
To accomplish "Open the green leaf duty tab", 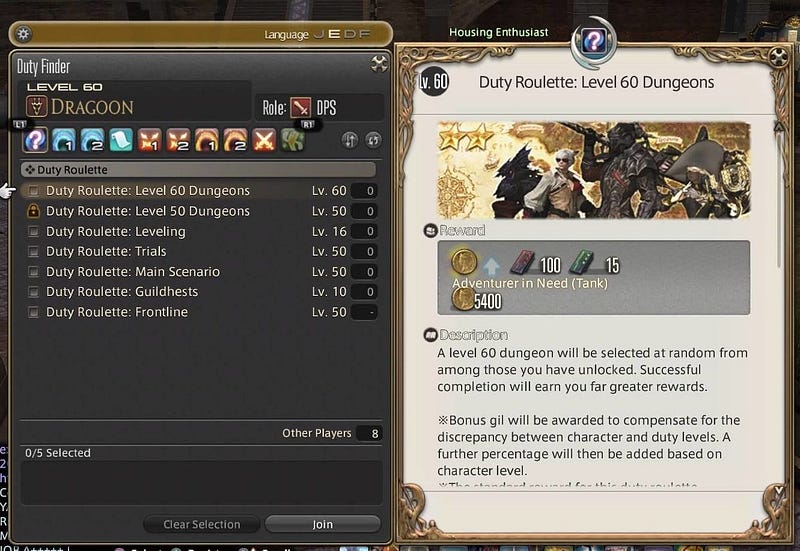I will [x=291, y=140].
